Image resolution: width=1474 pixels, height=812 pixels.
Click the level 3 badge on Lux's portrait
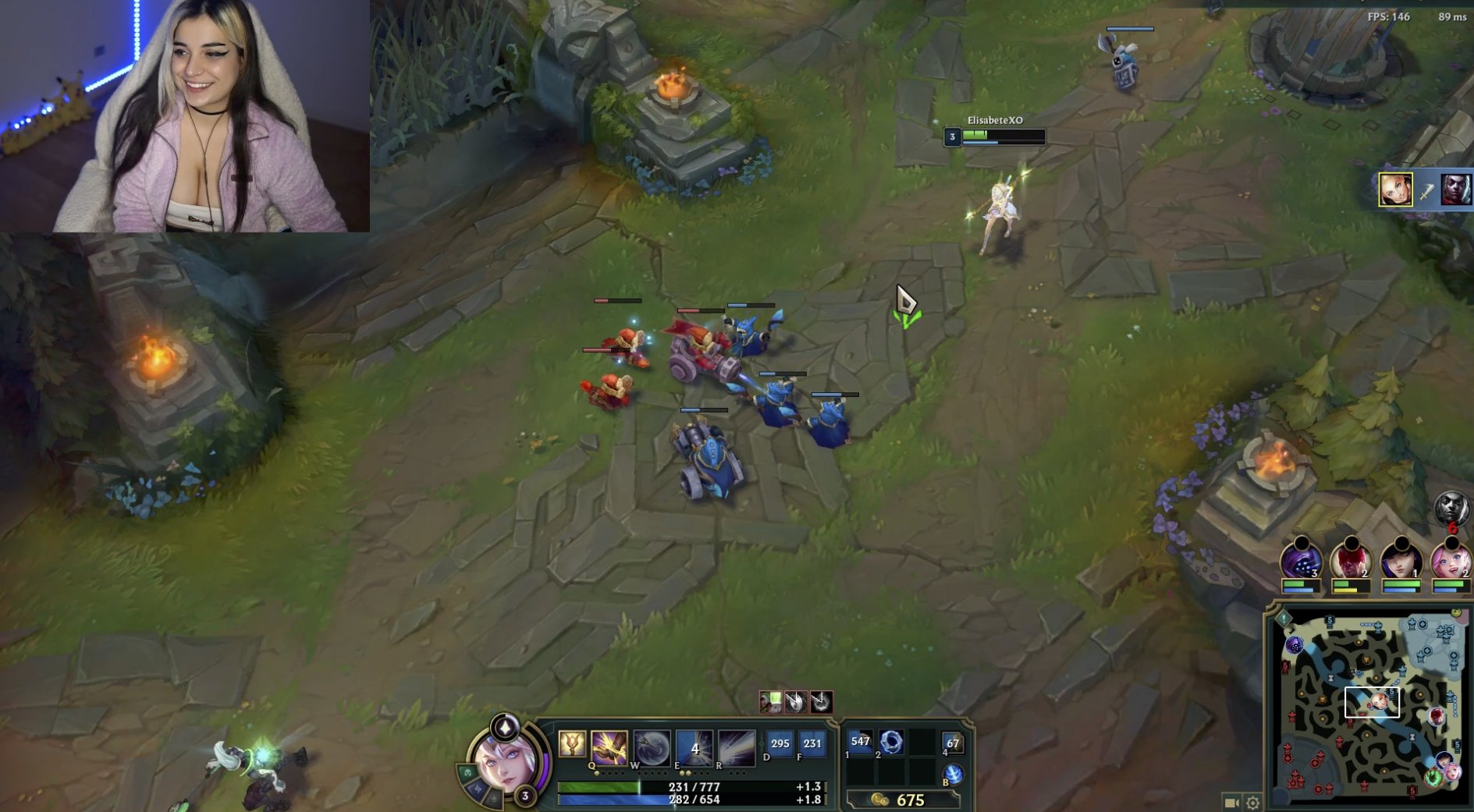[x=525, y=796]
